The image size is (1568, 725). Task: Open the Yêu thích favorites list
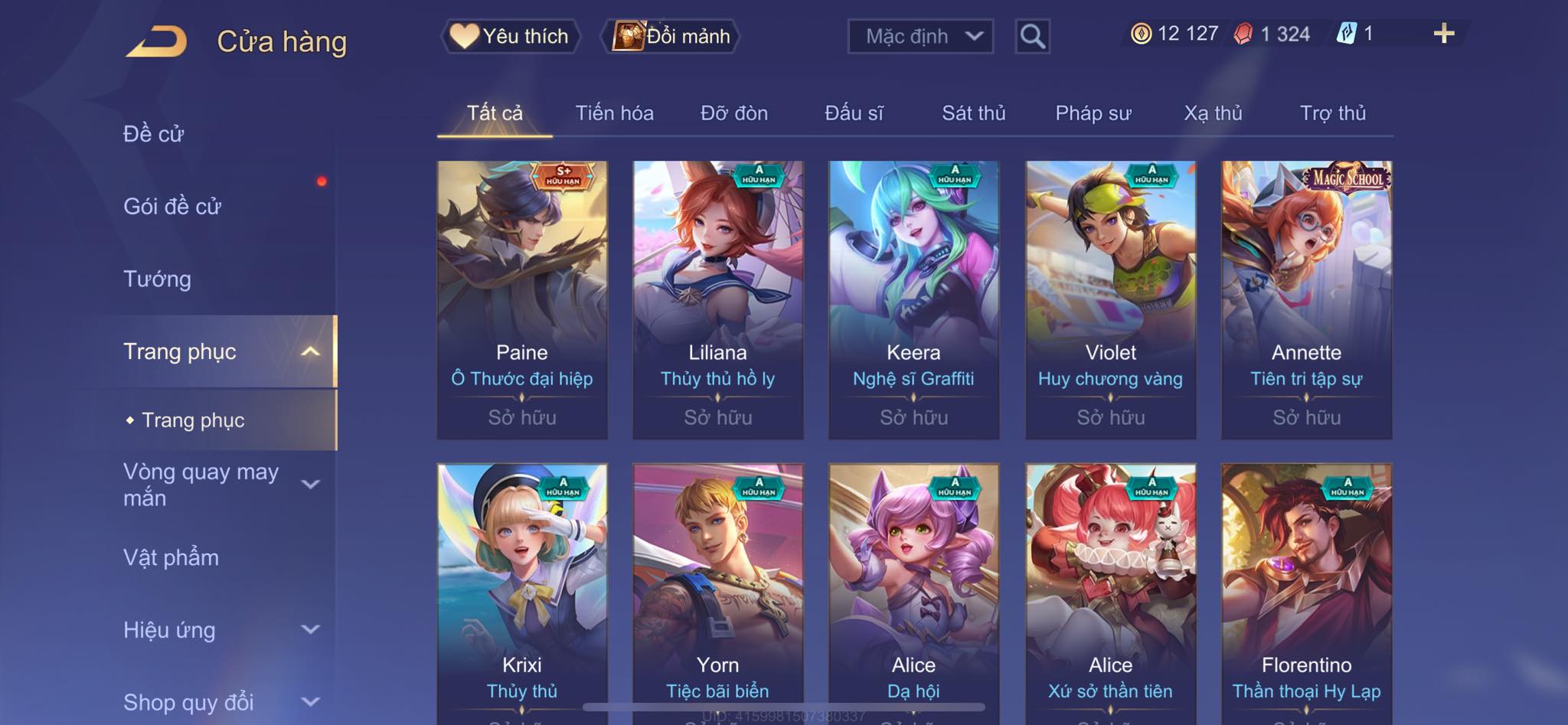(x=511, y=36)
